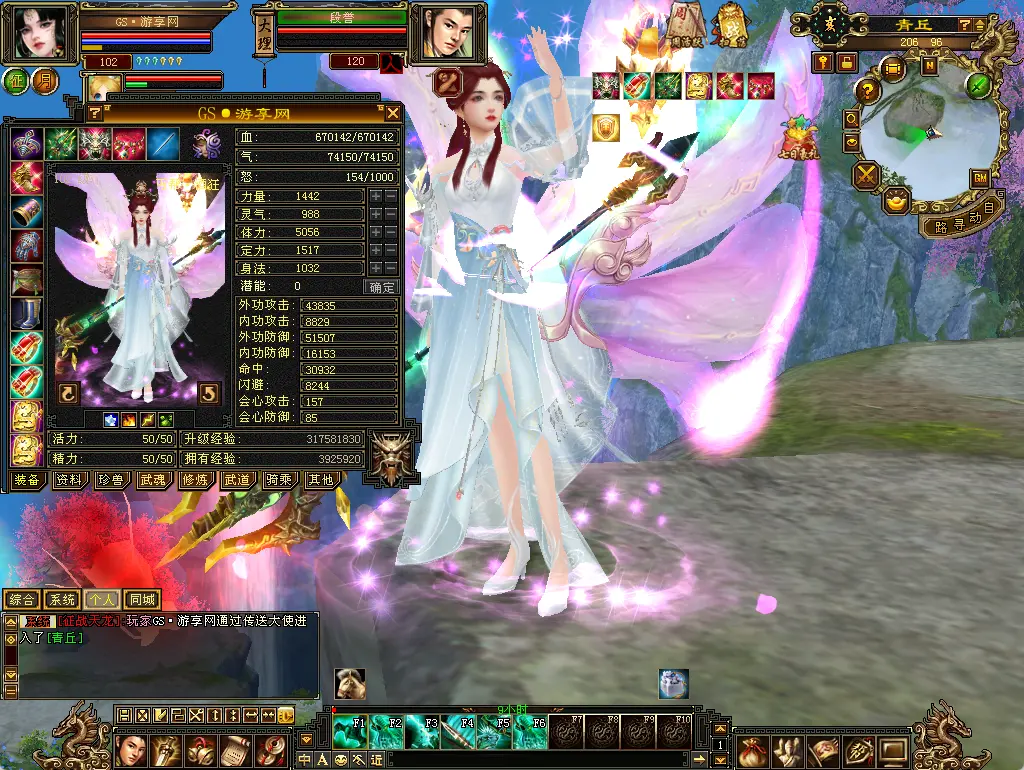Confirm attribute points with 确定

click(x=382, y=287)
